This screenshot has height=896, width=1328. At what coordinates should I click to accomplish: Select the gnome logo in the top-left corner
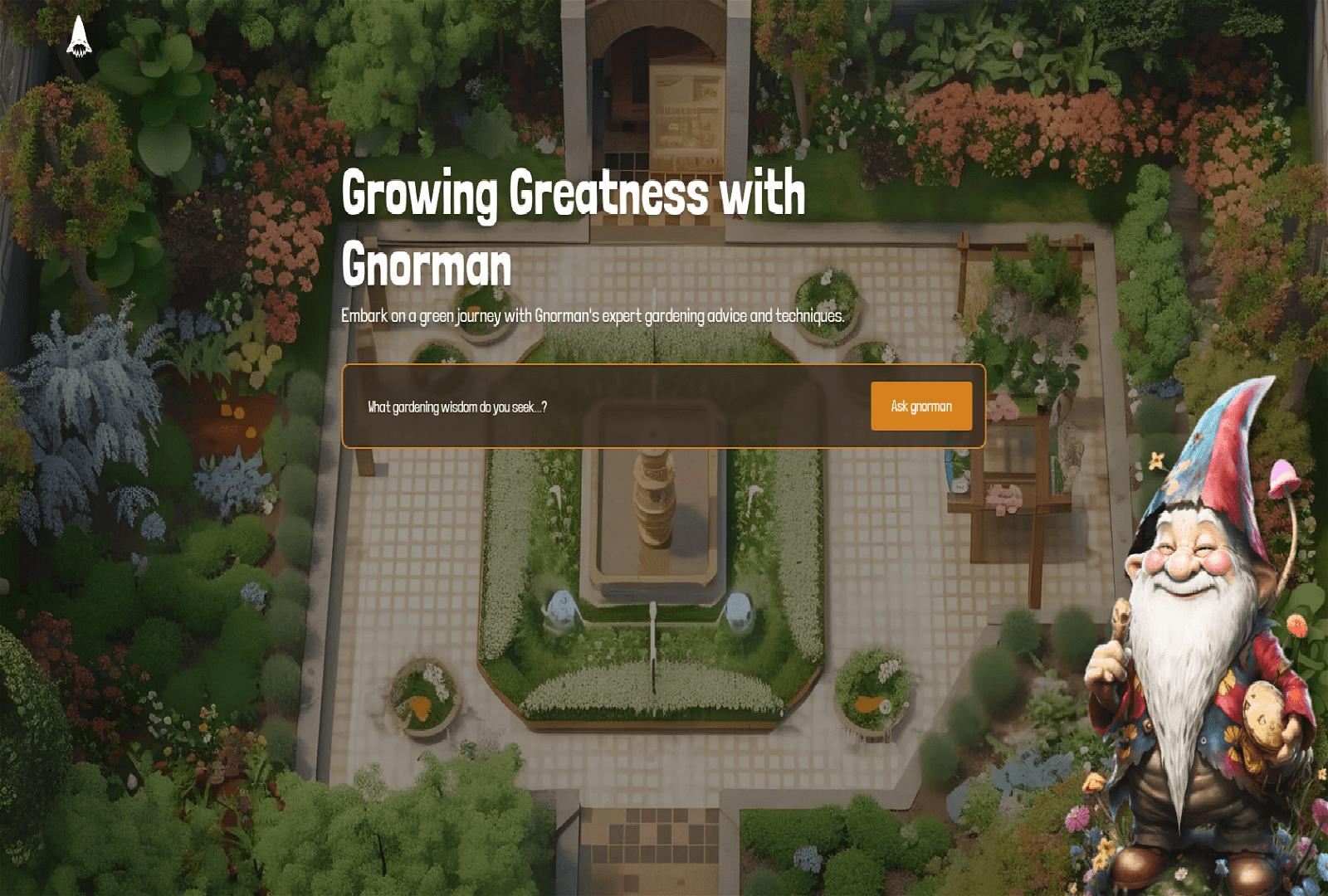click(x=79, y=37)
